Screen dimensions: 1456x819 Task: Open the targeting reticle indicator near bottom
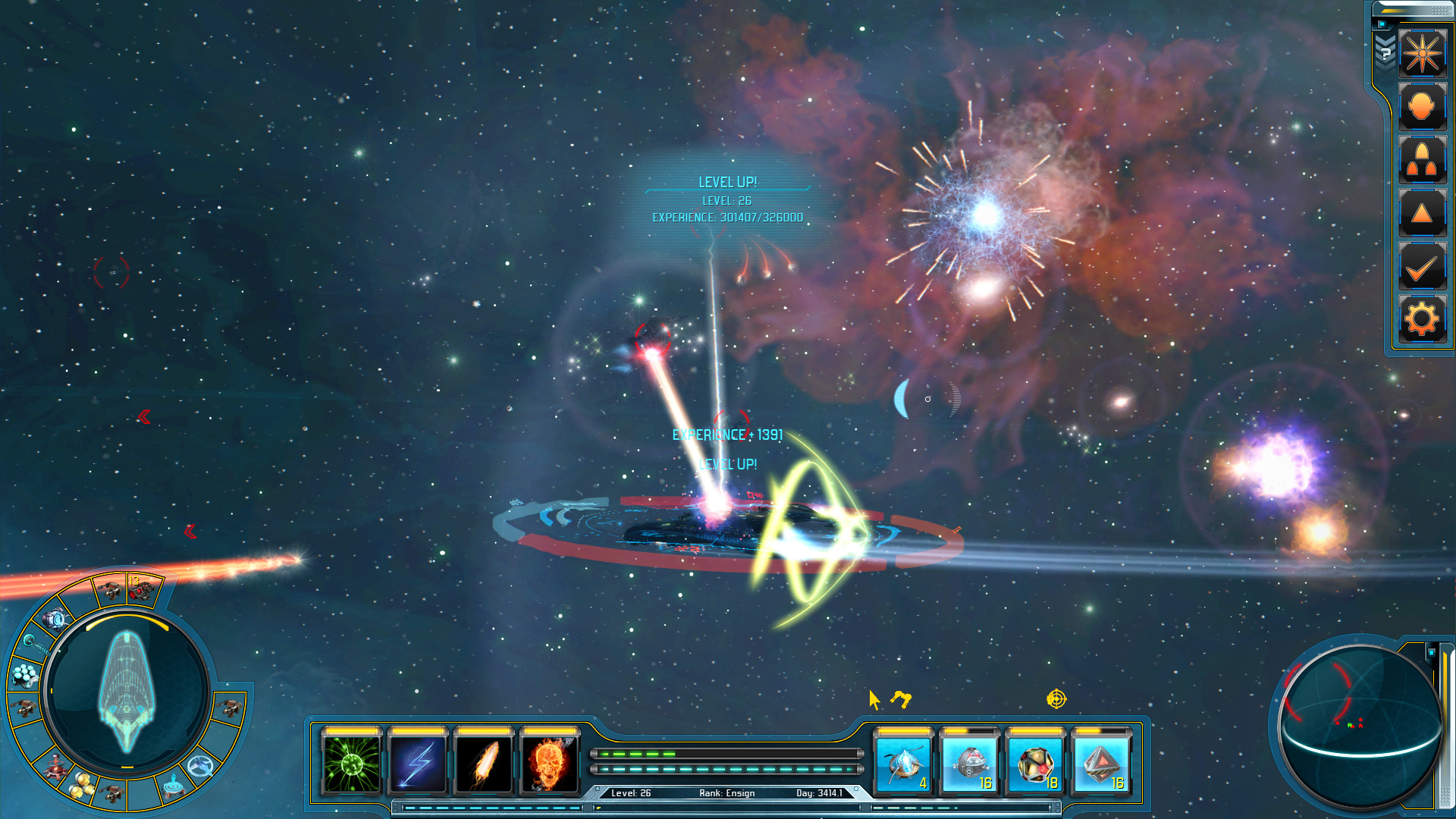pos(1056,699)
